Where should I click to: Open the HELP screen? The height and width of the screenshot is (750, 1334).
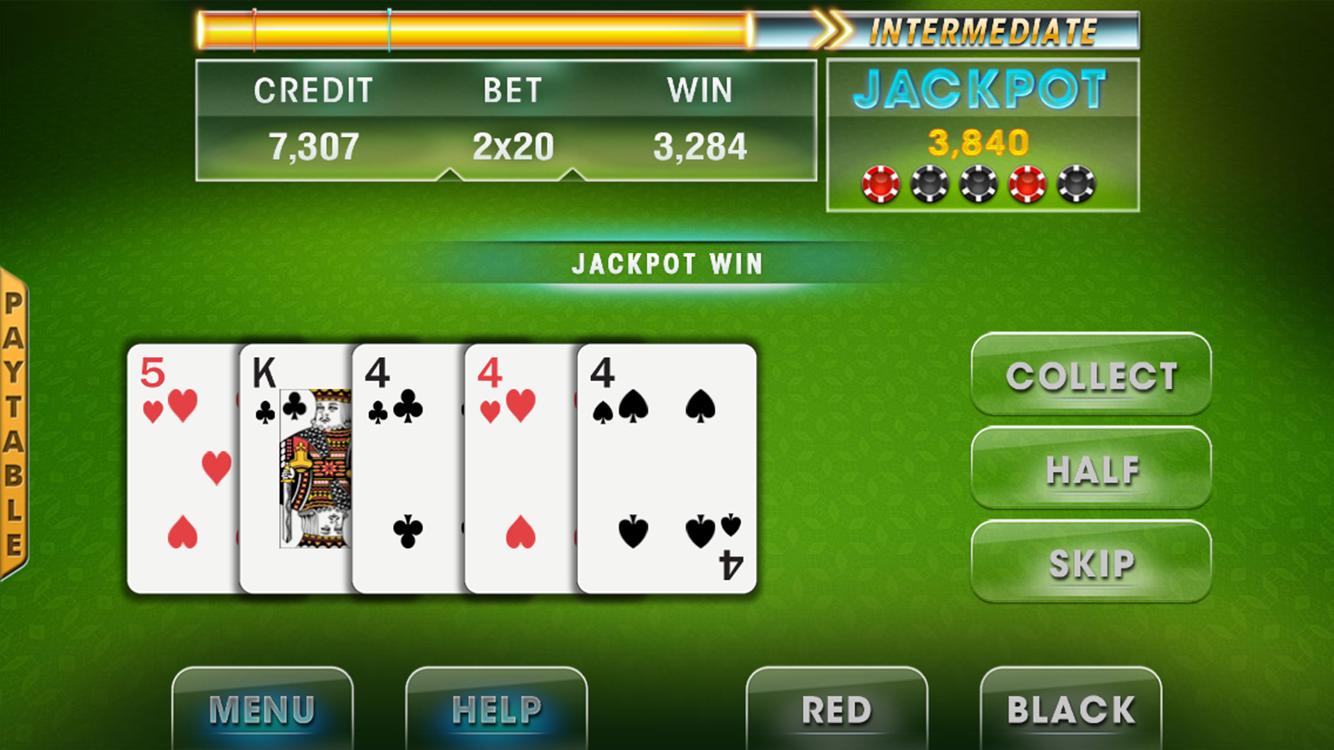point(497,710)
